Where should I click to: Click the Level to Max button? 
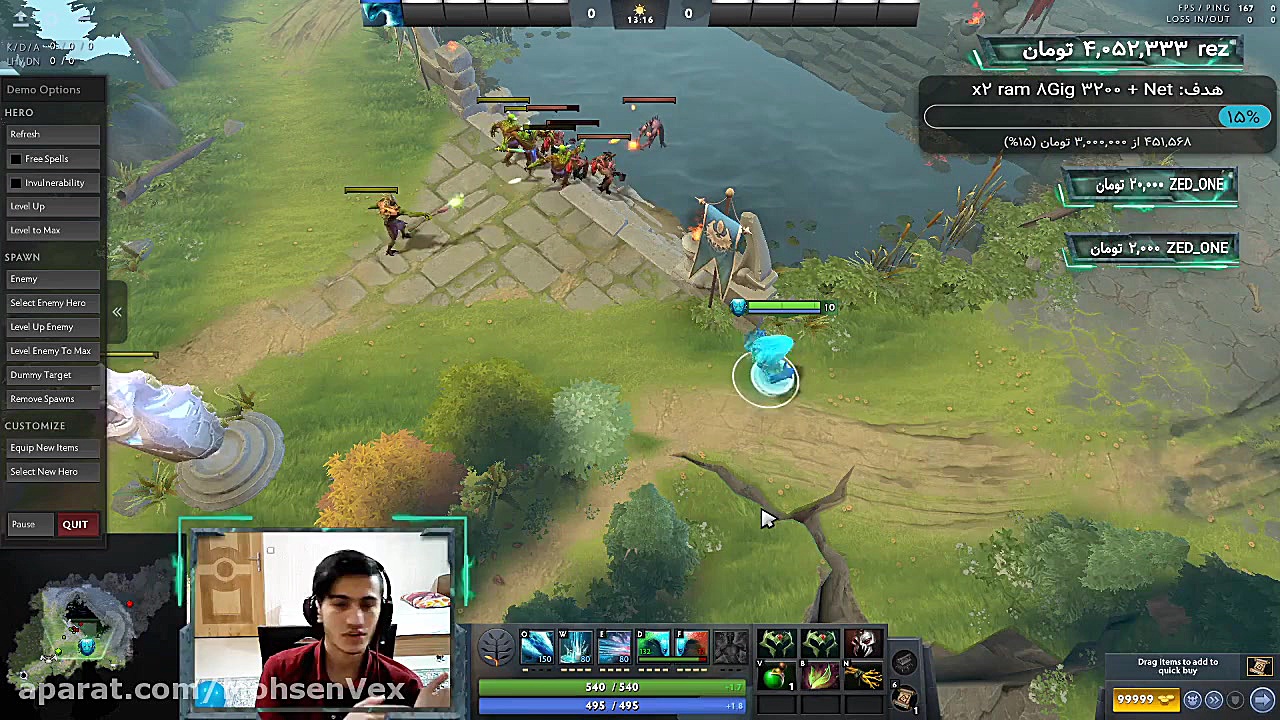[x=35, y=230]
